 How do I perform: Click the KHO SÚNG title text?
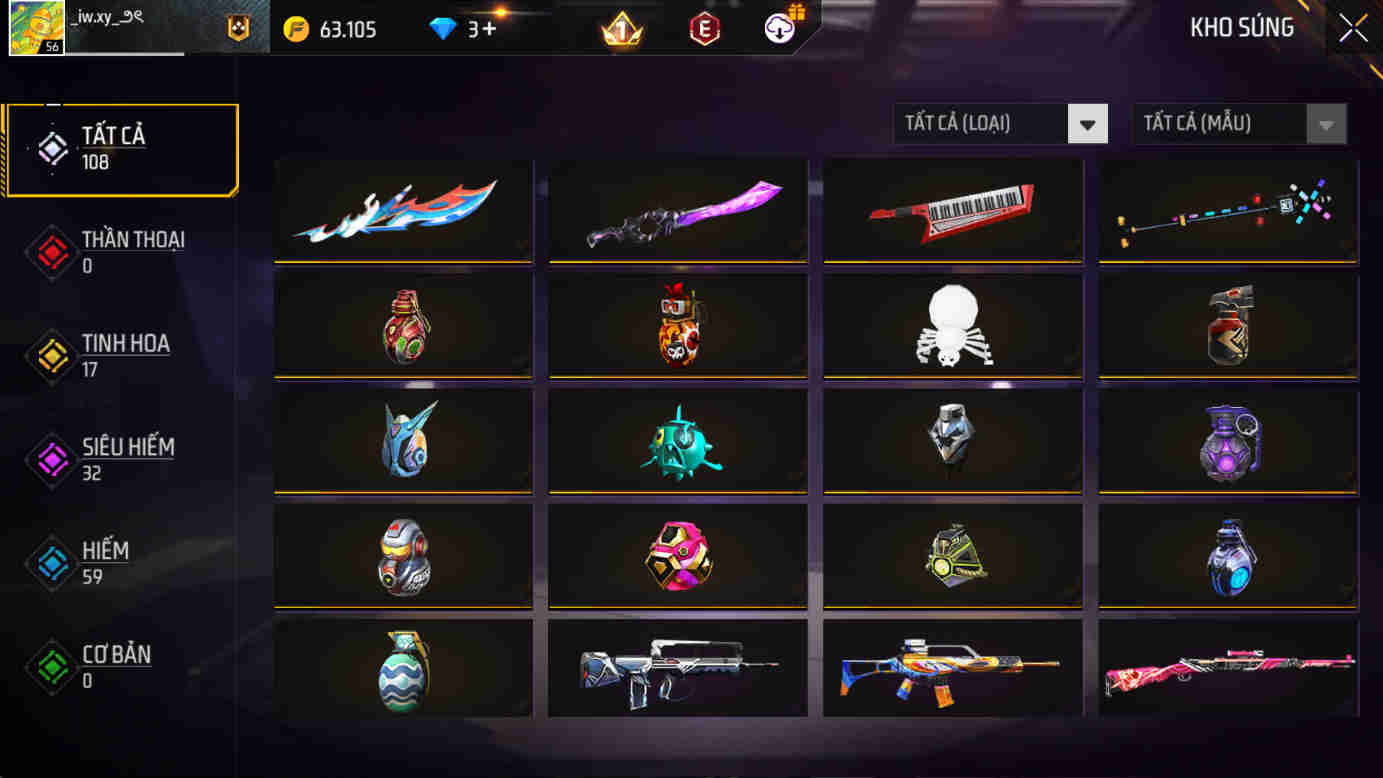point(1241,28)
